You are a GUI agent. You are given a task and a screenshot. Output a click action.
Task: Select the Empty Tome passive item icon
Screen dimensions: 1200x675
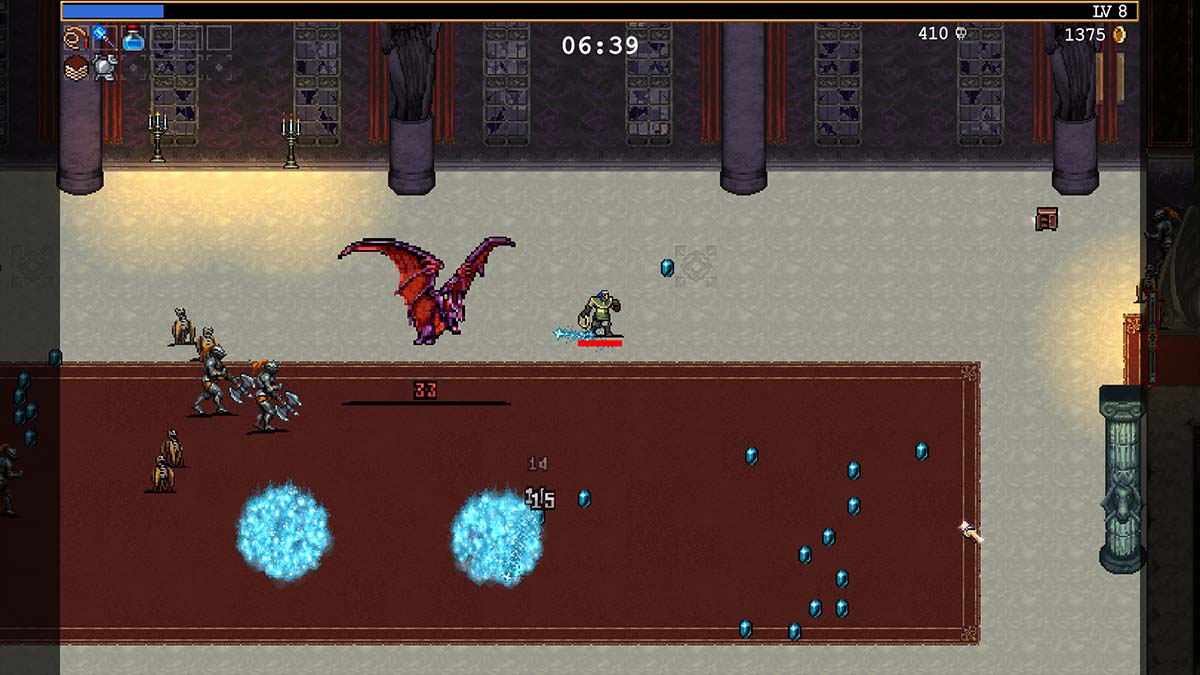click(x=76, y=67)
